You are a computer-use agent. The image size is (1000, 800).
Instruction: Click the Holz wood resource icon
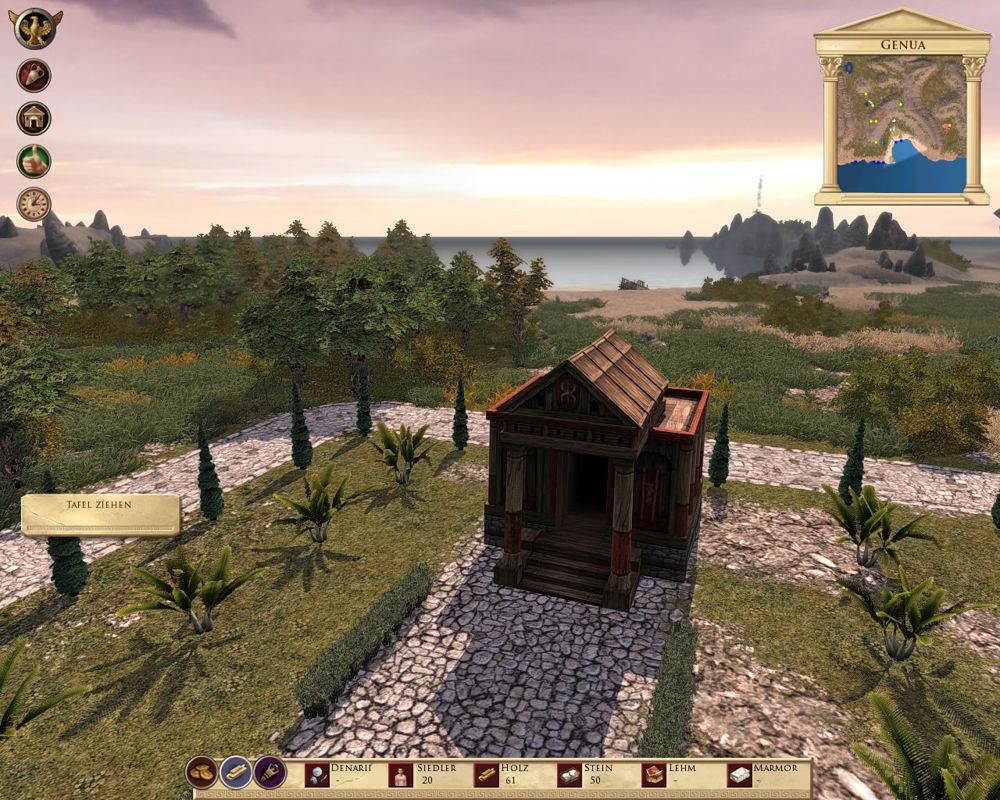(486, 775)
